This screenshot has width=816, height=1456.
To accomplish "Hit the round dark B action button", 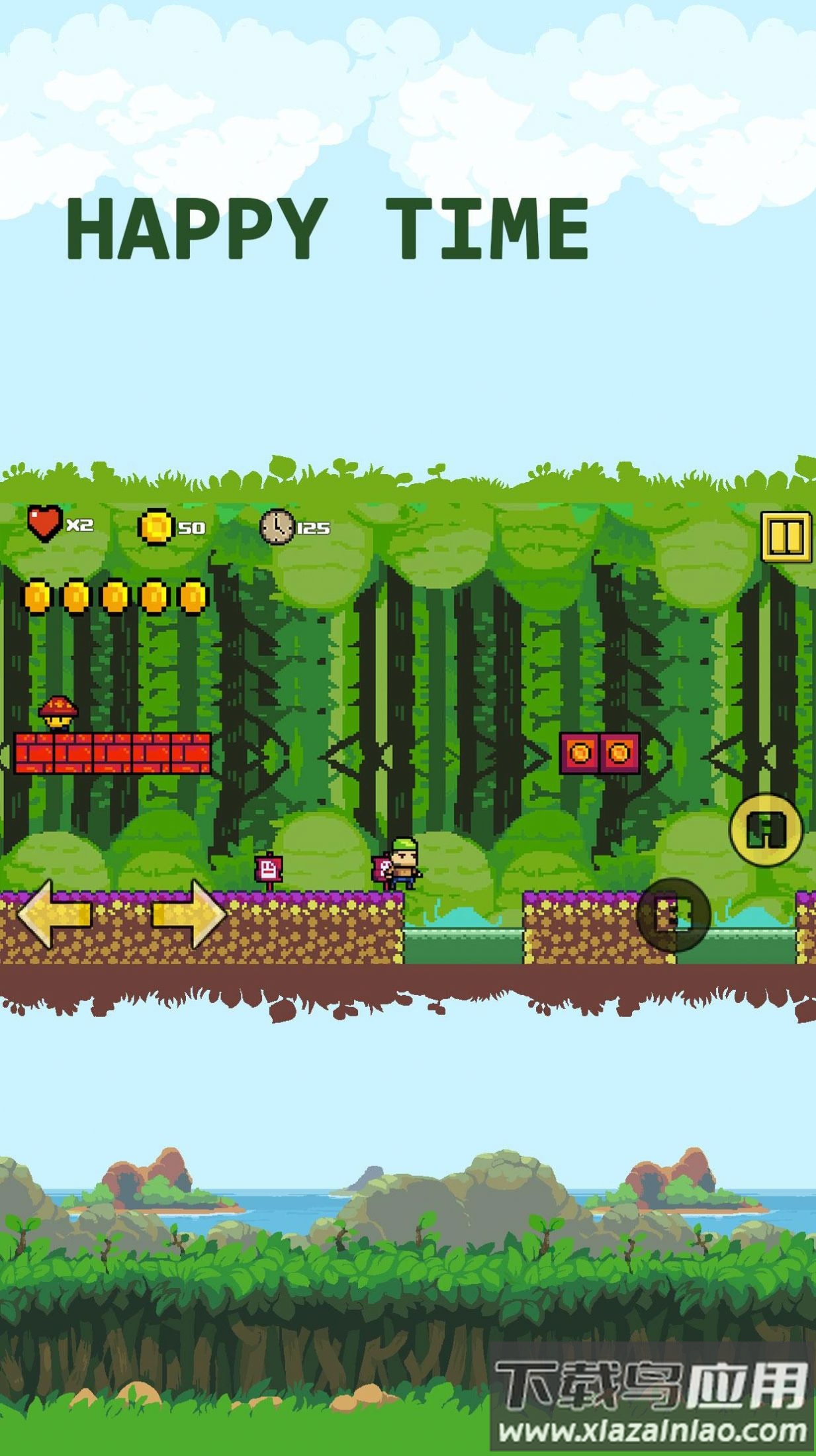I will coord(673,914).
